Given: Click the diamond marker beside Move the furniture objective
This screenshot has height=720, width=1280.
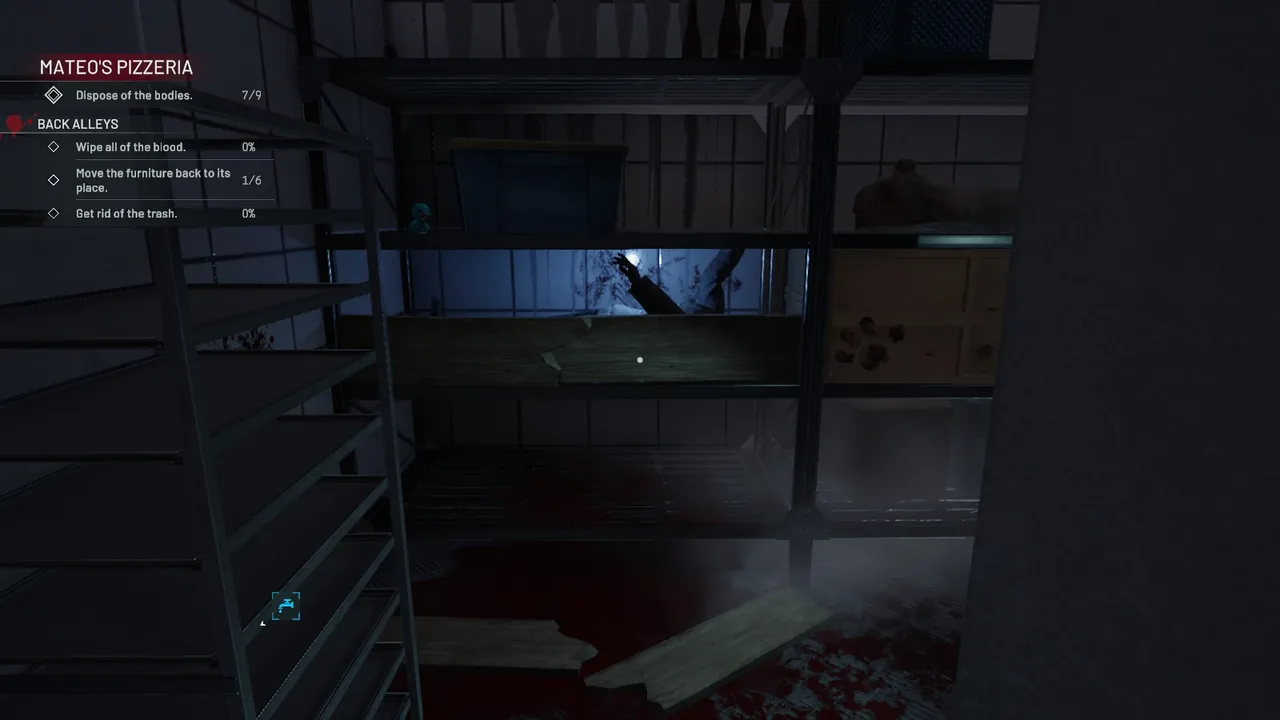Looking at the screenshot, I should click(x=54, y=180).
